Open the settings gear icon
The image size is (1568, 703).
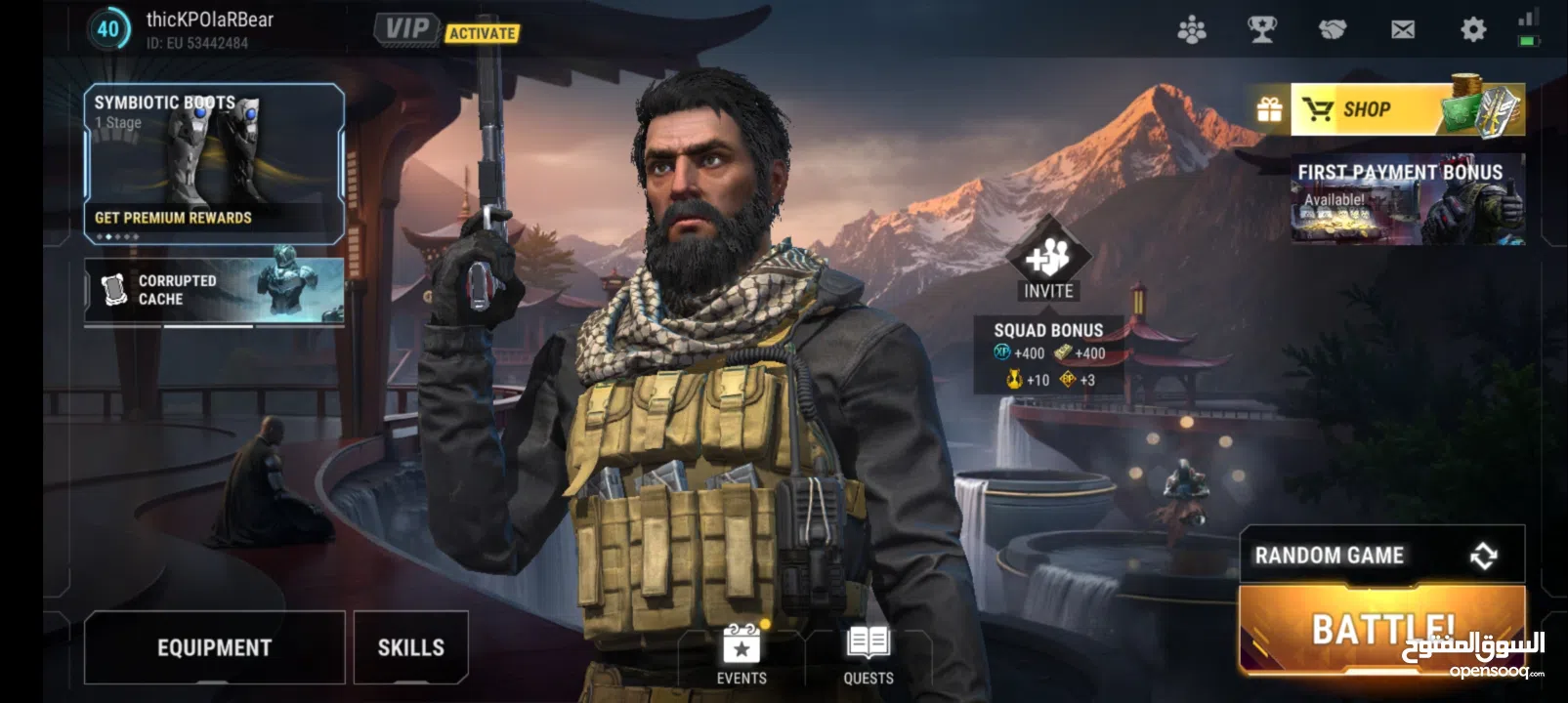(1471, 29)
